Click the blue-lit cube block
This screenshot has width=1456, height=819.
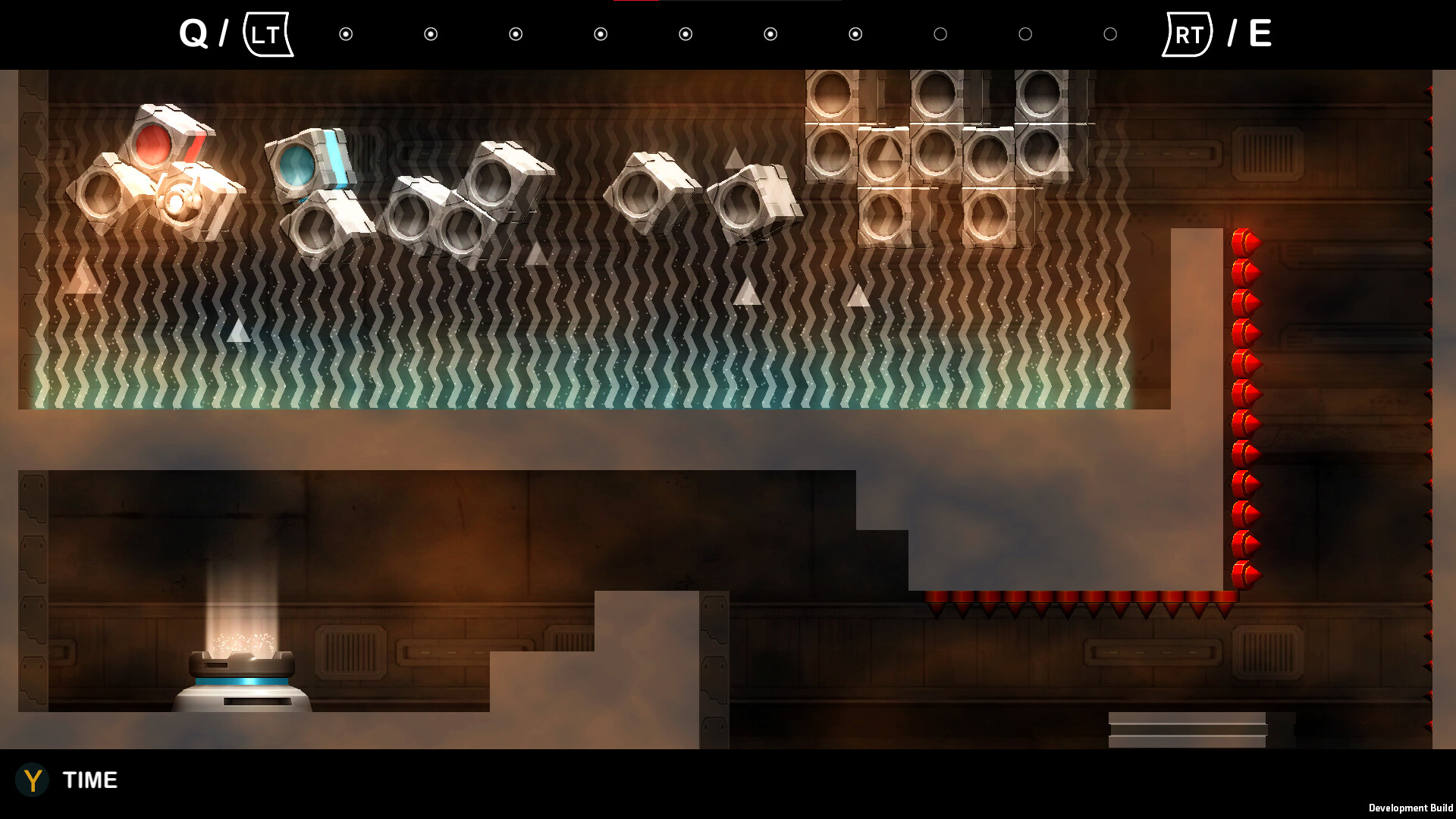tap(306, 162)
